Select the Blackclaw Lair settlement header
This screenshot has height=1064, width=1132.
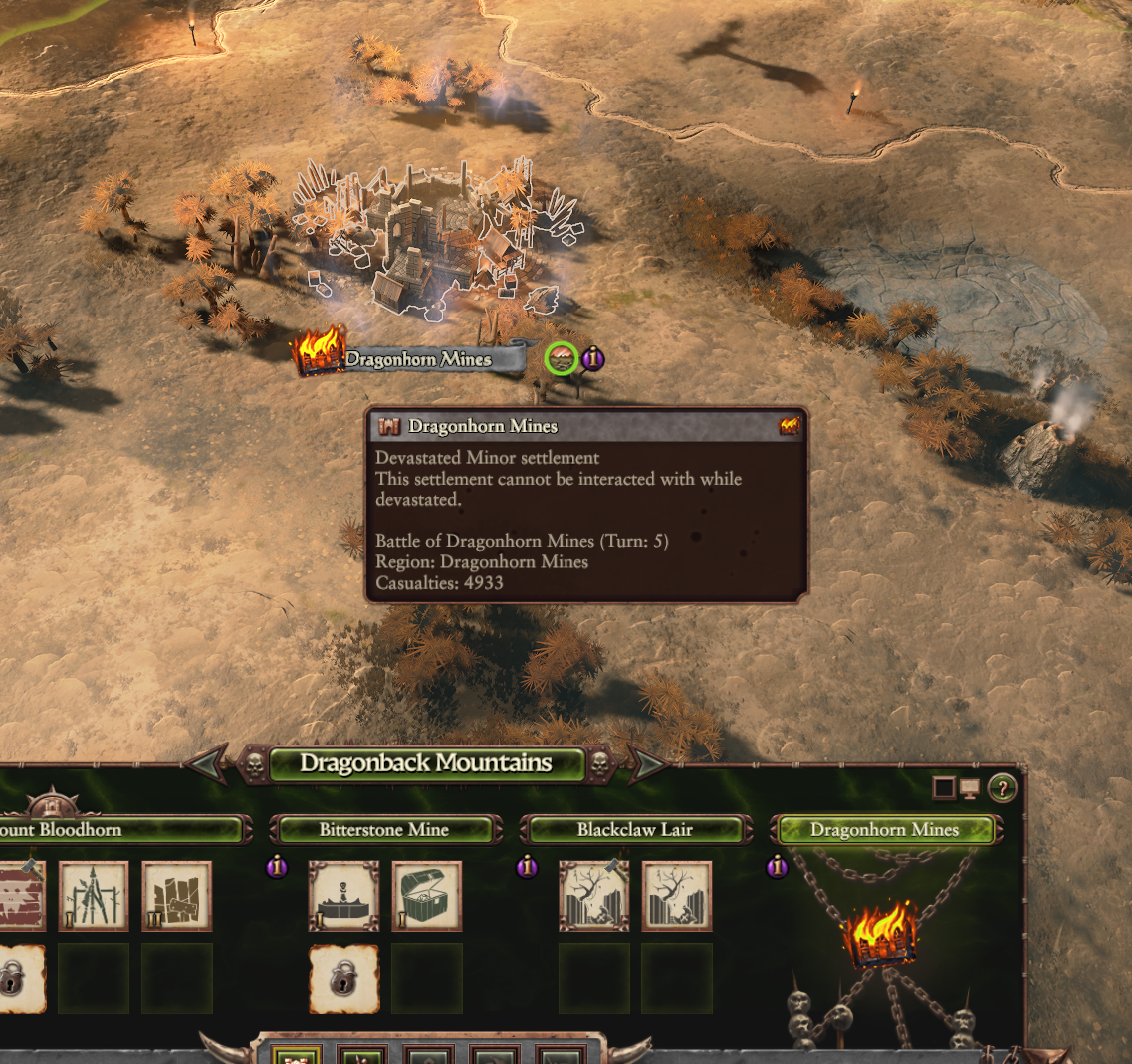[634, 830]
